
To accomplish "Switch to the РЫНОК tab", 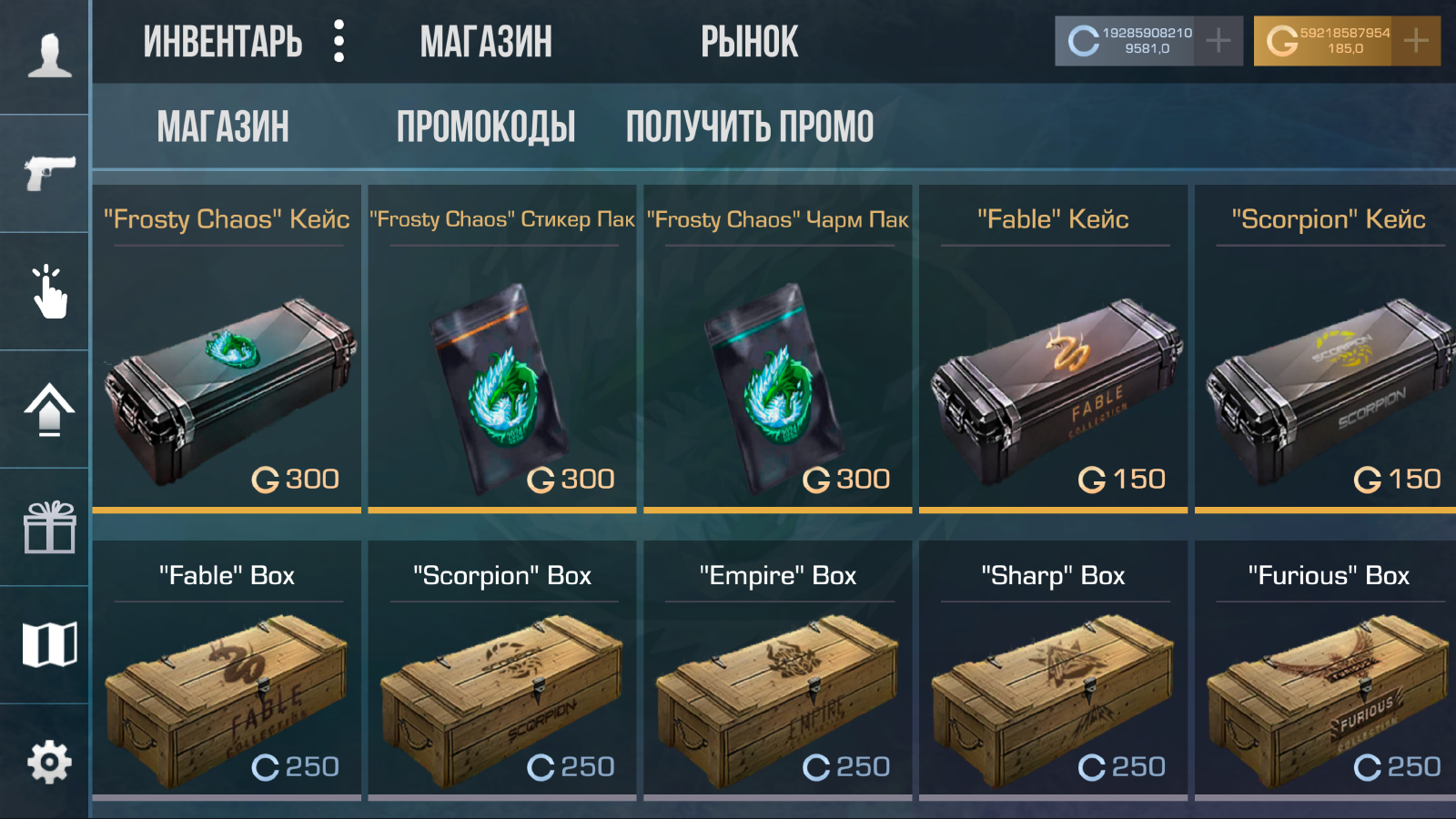I will click(x=748, y=41).
